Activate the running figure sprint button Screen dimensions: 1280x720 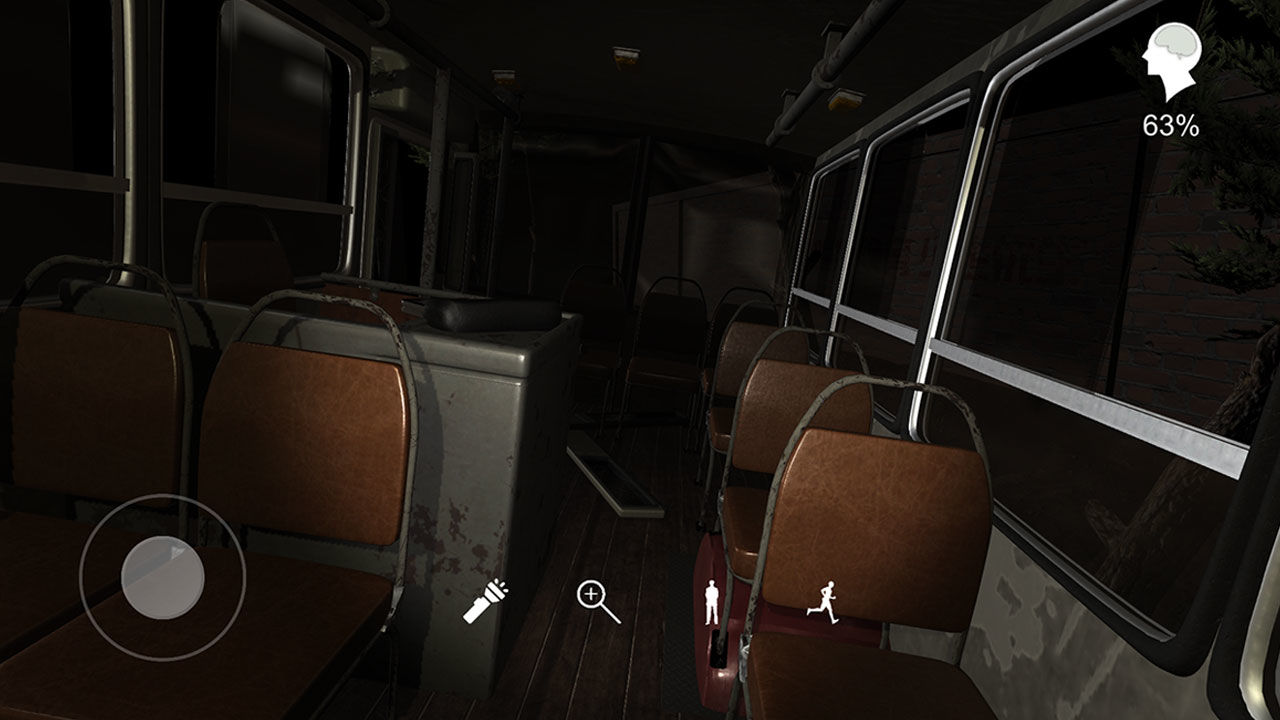(x=822, y=602)
